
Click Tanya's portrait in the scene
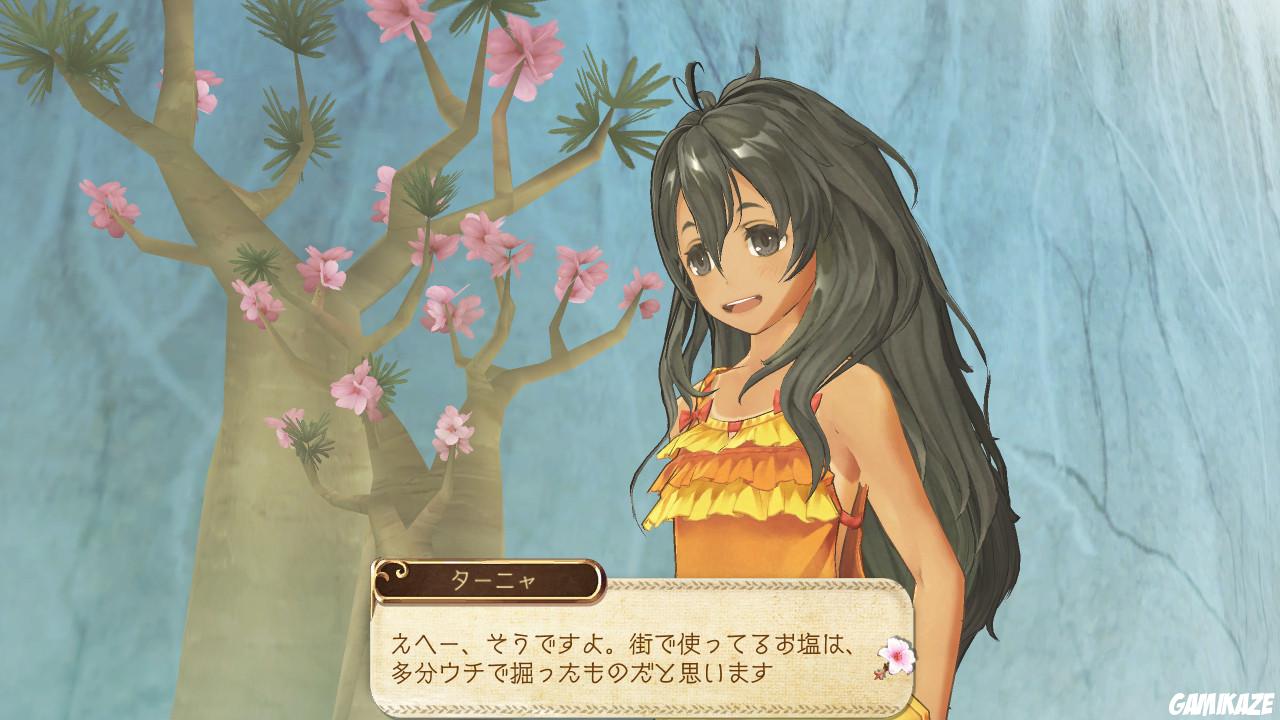coord(780,300)
